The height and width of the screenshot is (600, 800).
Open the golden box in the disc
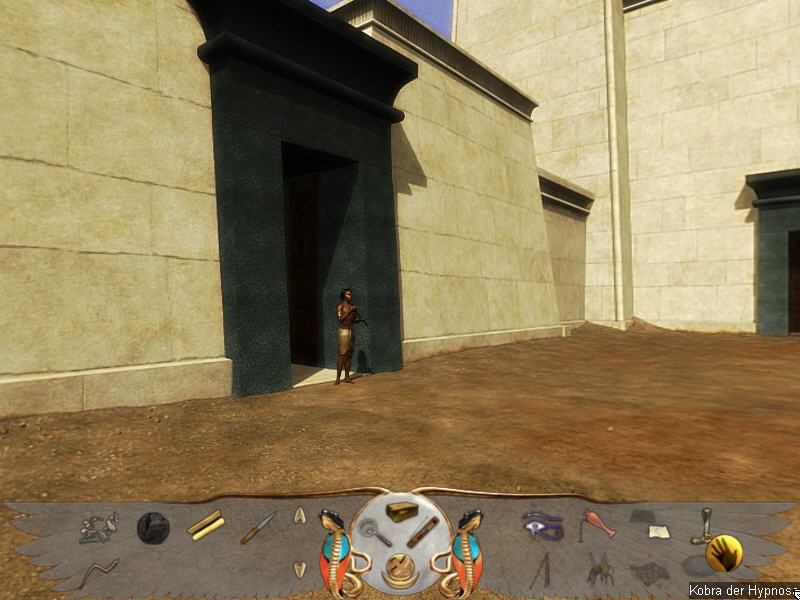pos(402,511)
